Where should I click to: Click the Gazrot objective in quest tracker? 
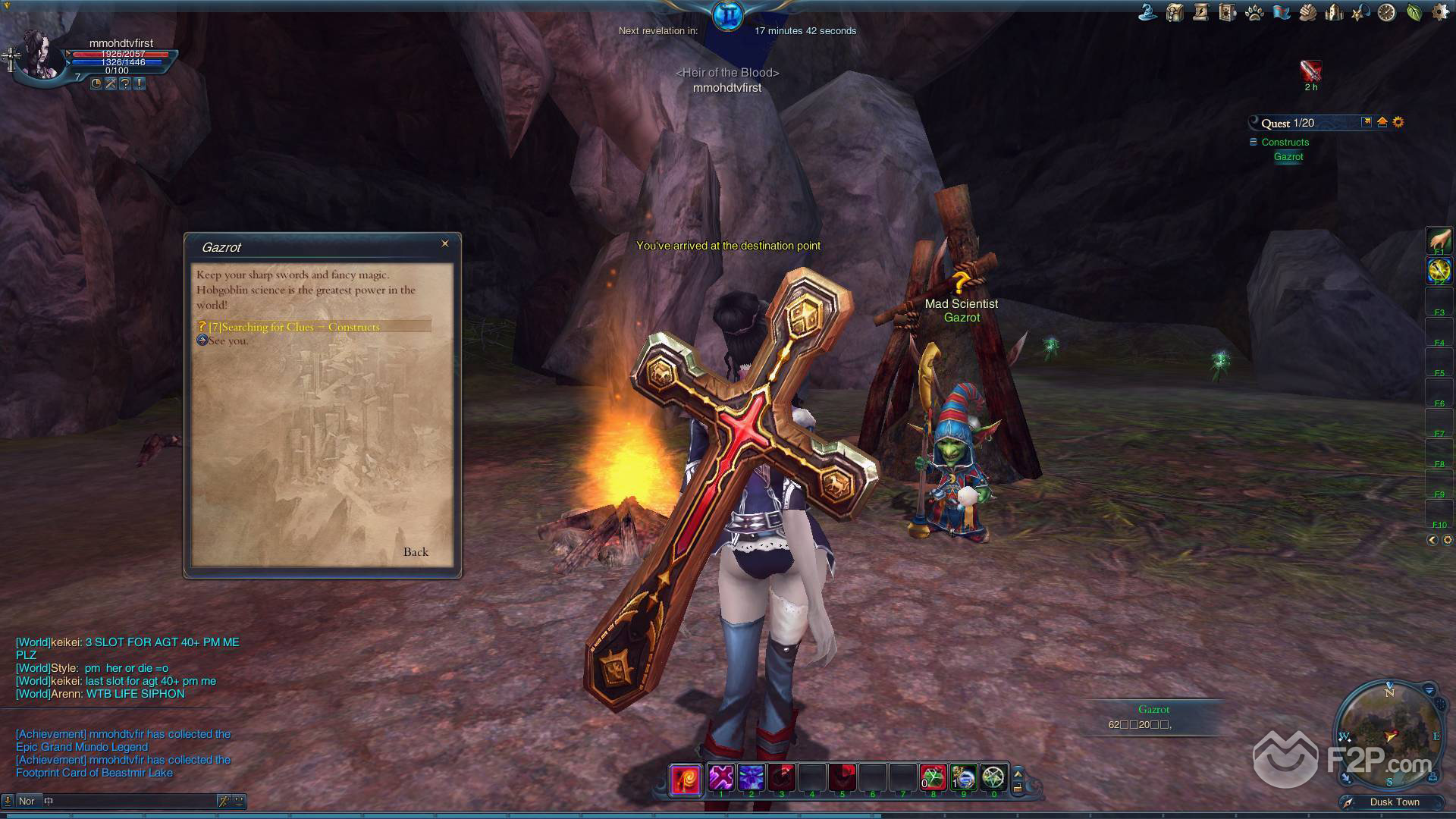(1288, 157)
